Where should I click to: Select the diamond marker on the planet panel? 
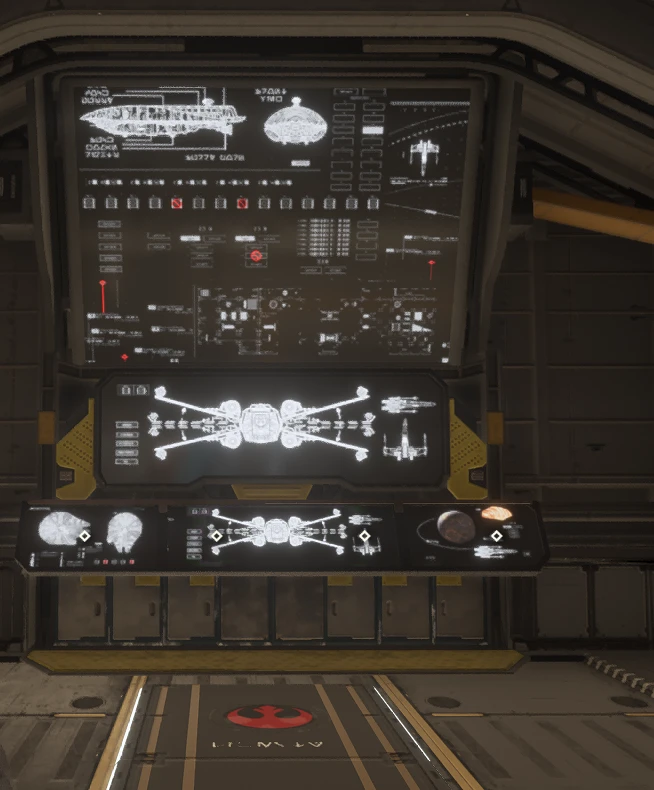496,537
